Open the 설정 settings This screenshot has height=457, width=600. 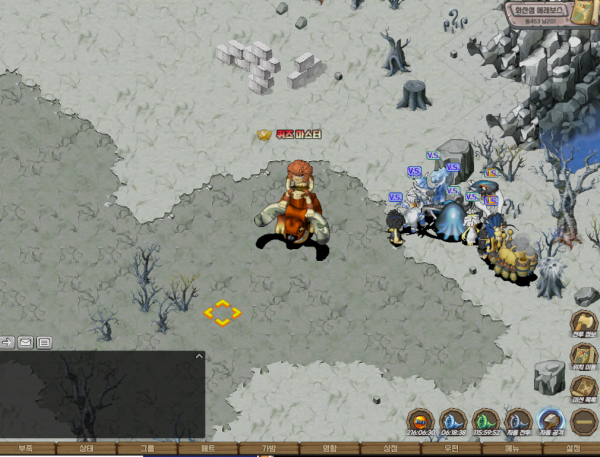573,450
